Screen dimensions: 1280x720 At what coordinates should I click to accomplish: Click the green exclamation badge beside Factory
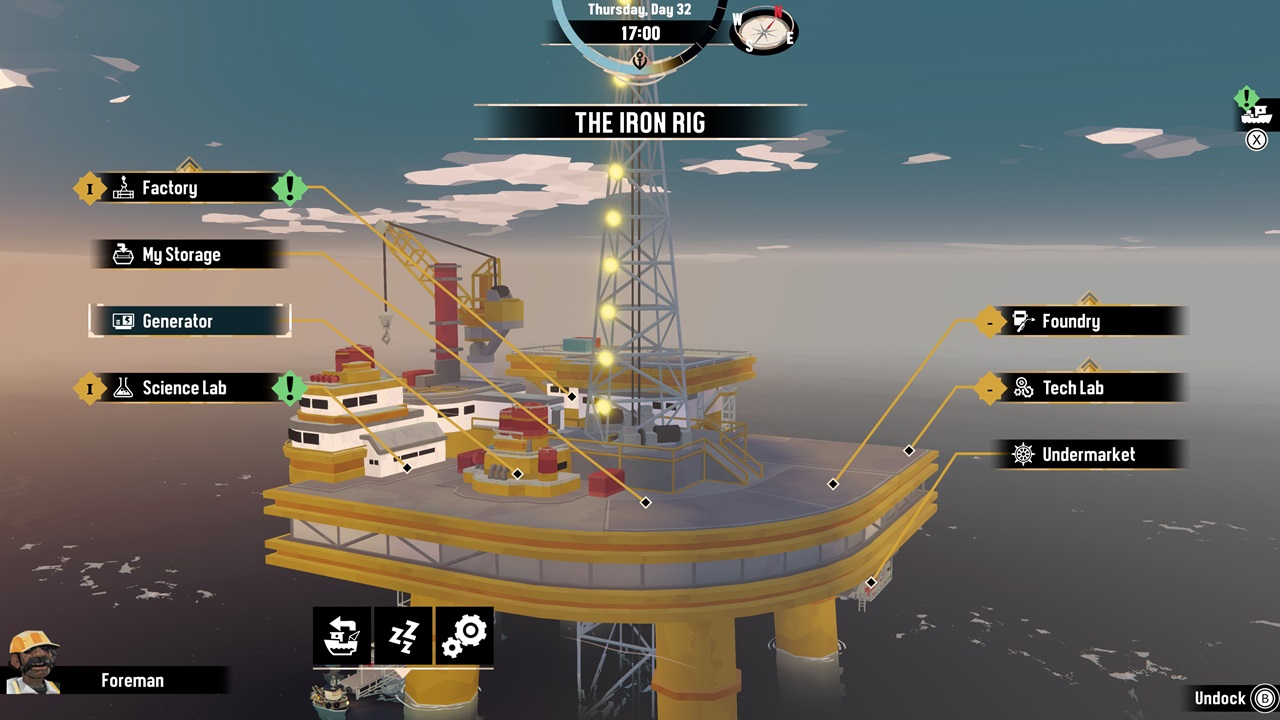coord(291,188)
